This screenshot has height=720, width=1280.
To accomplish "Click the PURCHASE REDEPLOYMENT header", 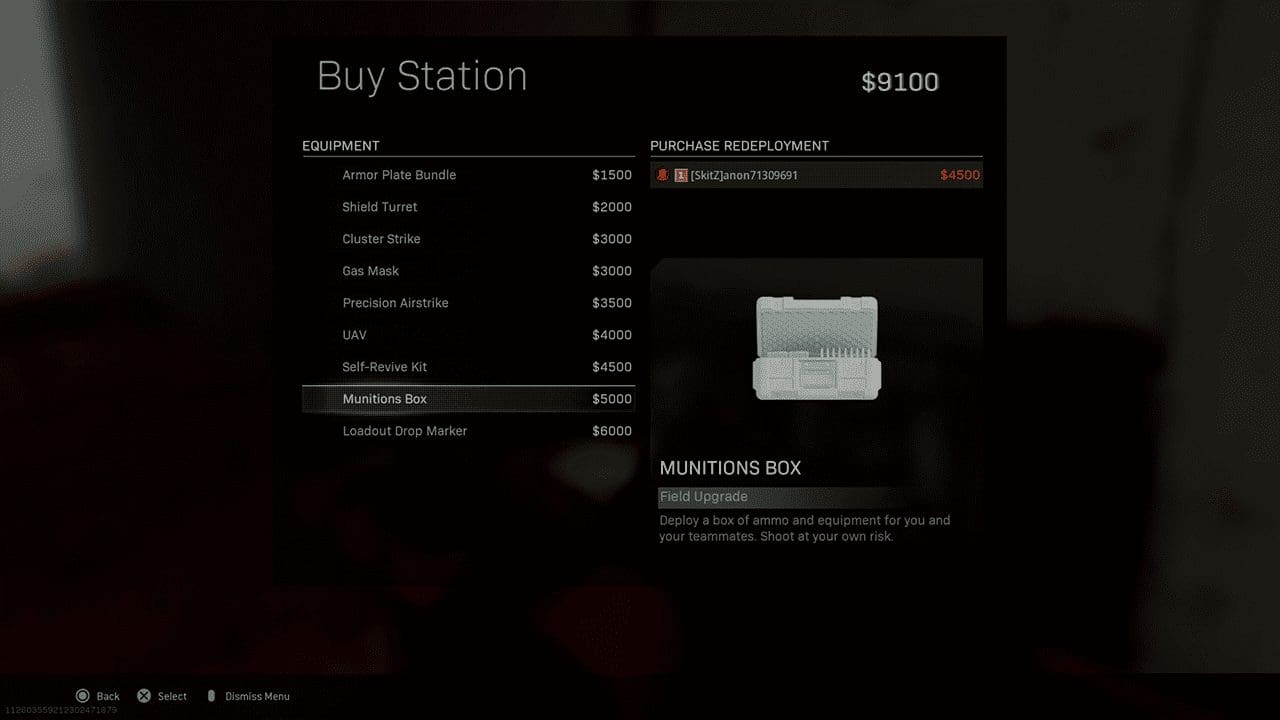I will coord(741,145).
